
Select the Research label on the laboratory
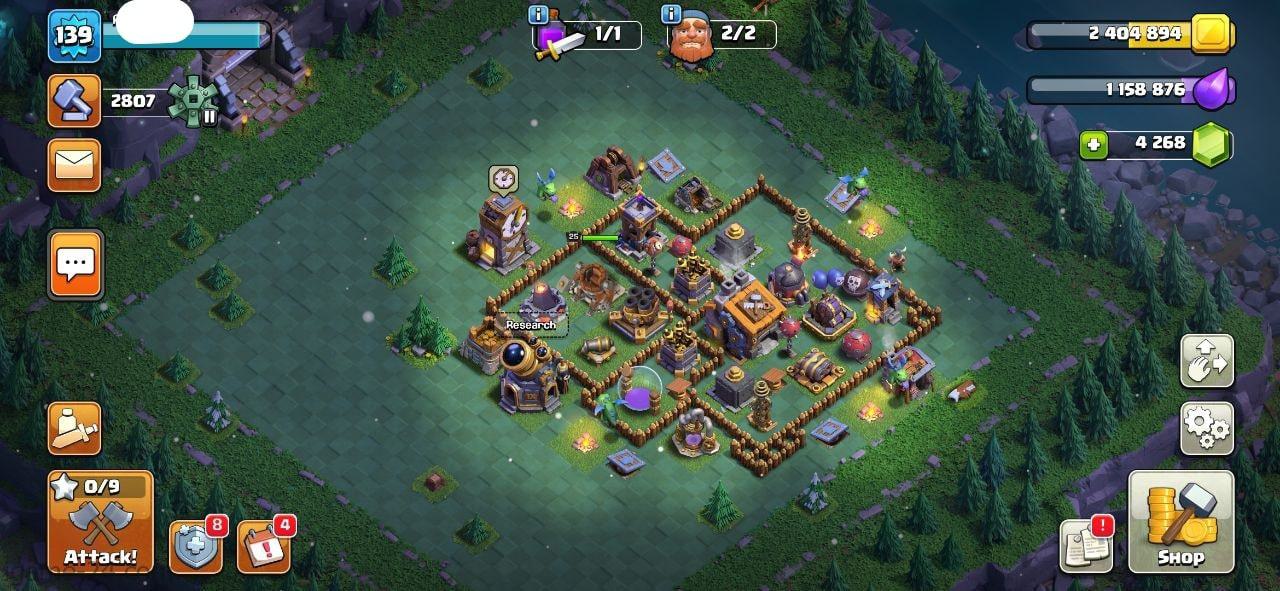coord(530,325)
